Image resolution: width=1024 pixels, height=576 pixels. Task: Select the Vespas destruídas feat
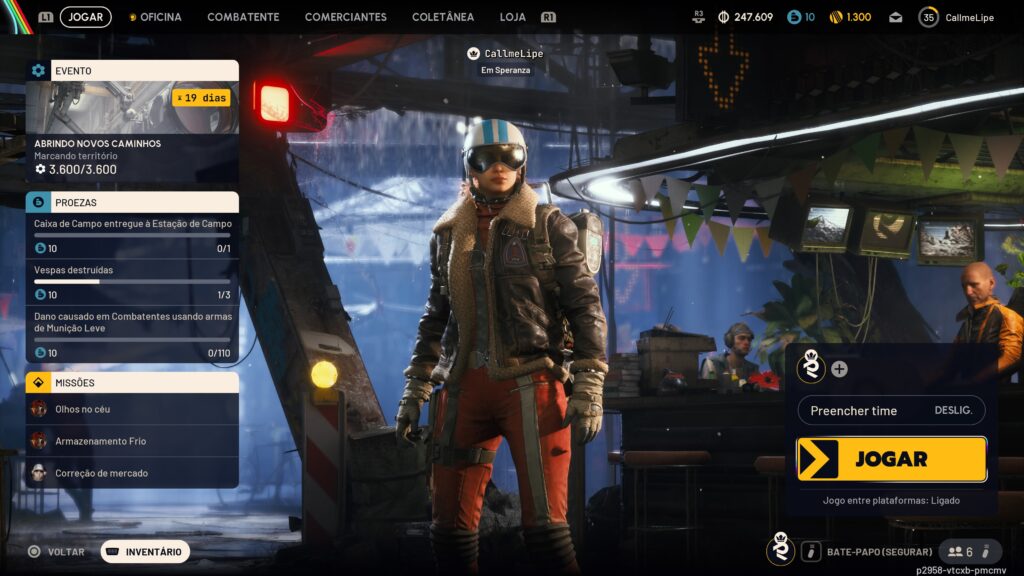pos(132,282)
